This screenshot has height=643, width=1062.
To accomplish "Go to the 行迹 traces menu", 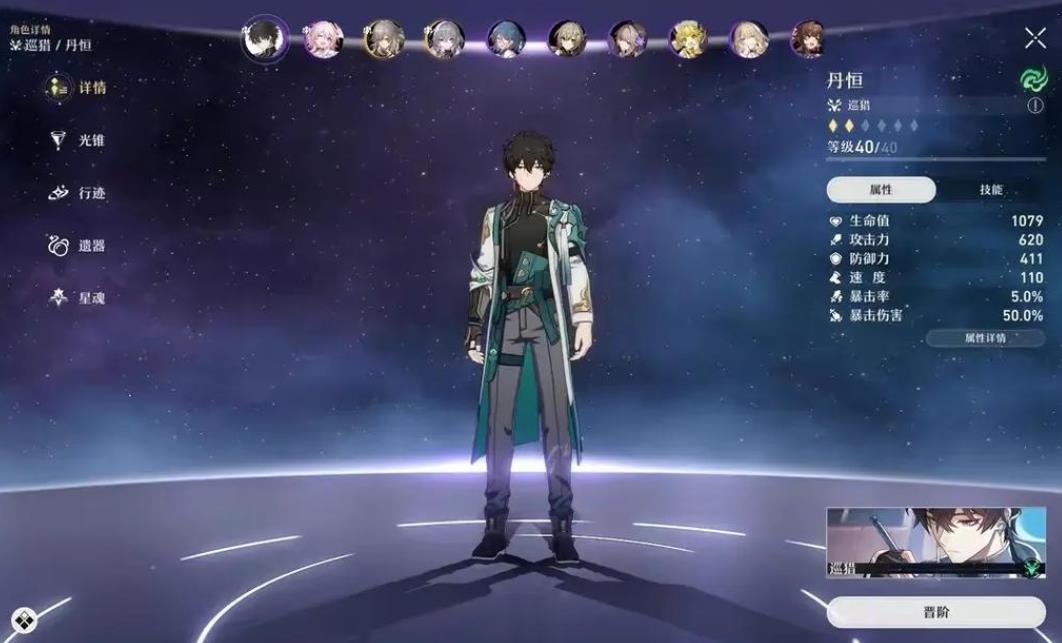I will (x=78, y=193).
